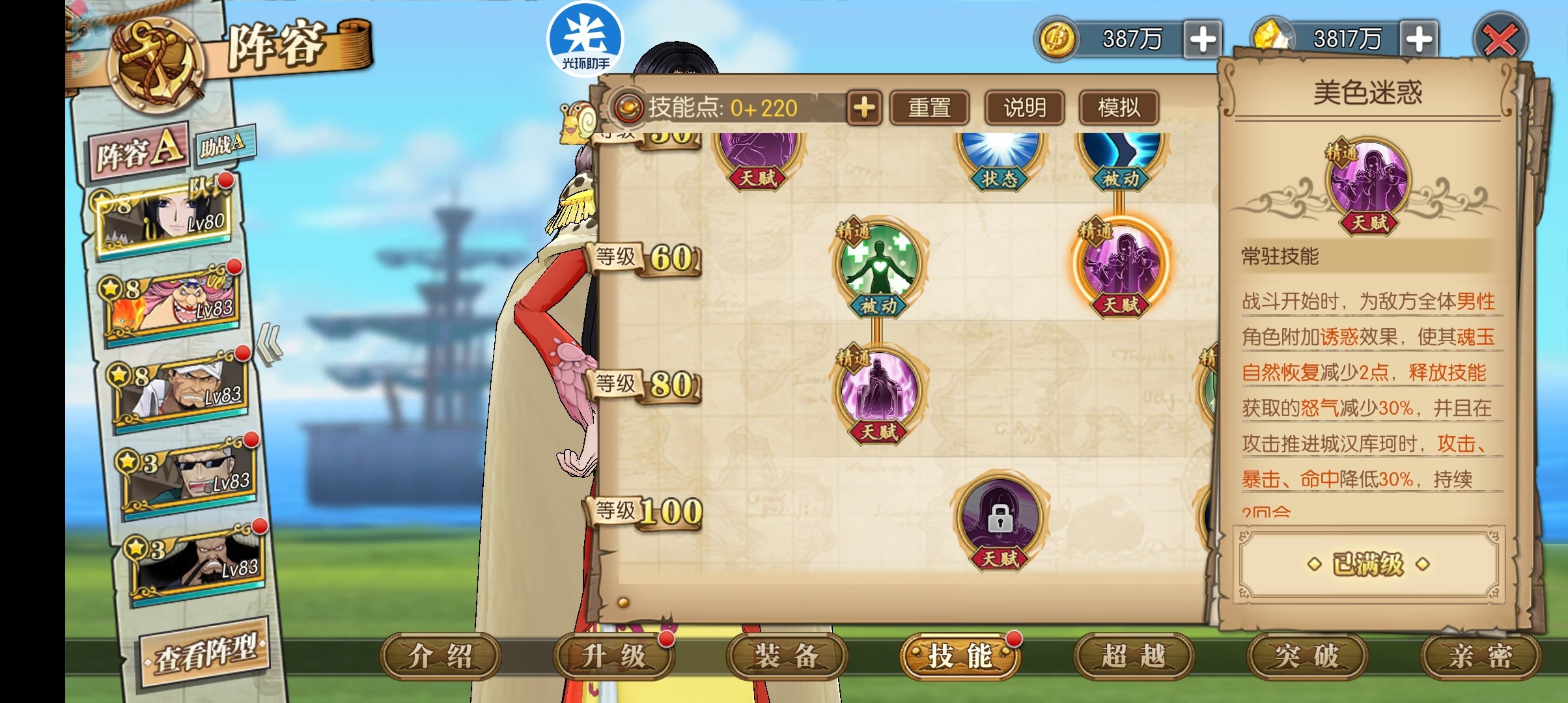This screenshot has height=703, width=1568.
Task: Switch to the 介绍 introduction tab
Action: click(440, 656)
